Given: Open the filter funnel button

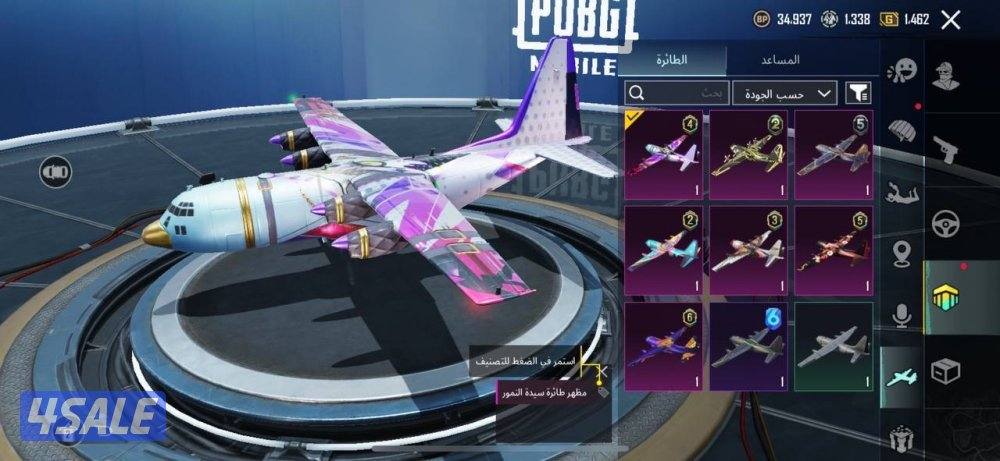Looking at the screenshot, I should click(x=858, y=93).
